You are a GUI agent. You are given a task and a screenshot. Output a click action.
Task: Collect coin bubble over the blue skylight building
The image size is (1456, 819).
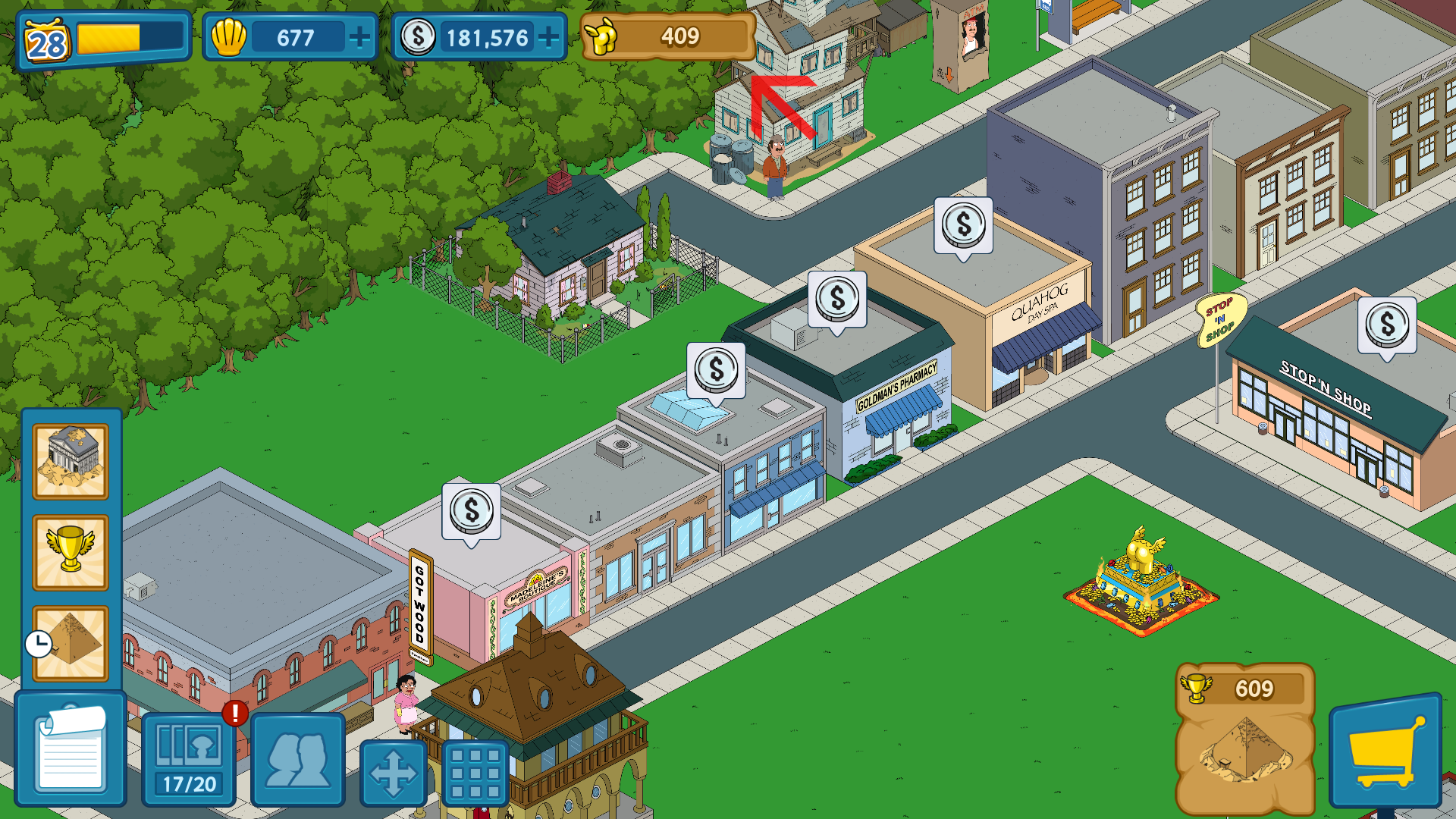pos(716,369)
